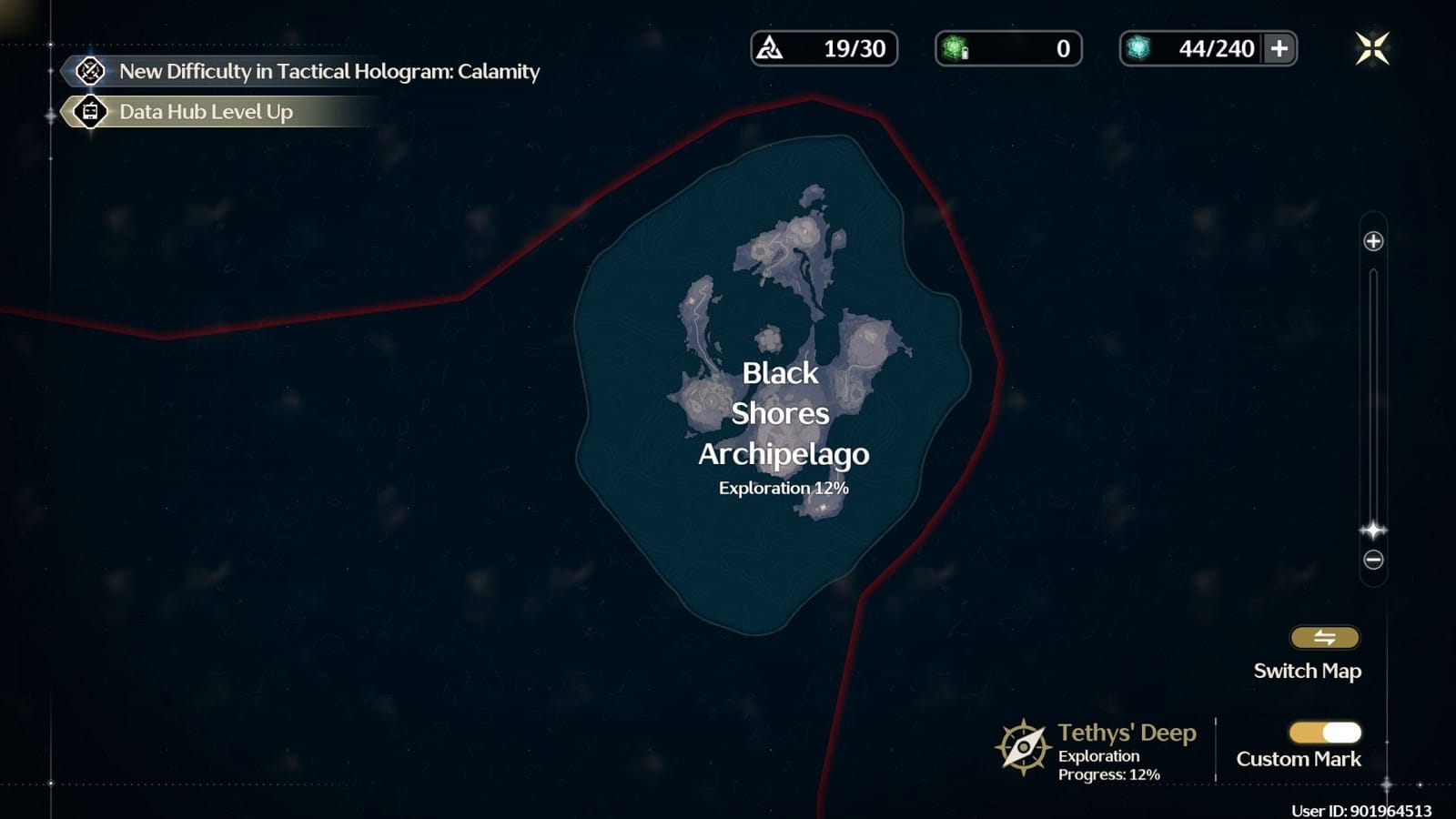Zoom in using the plus icon

pos(1372,240)
